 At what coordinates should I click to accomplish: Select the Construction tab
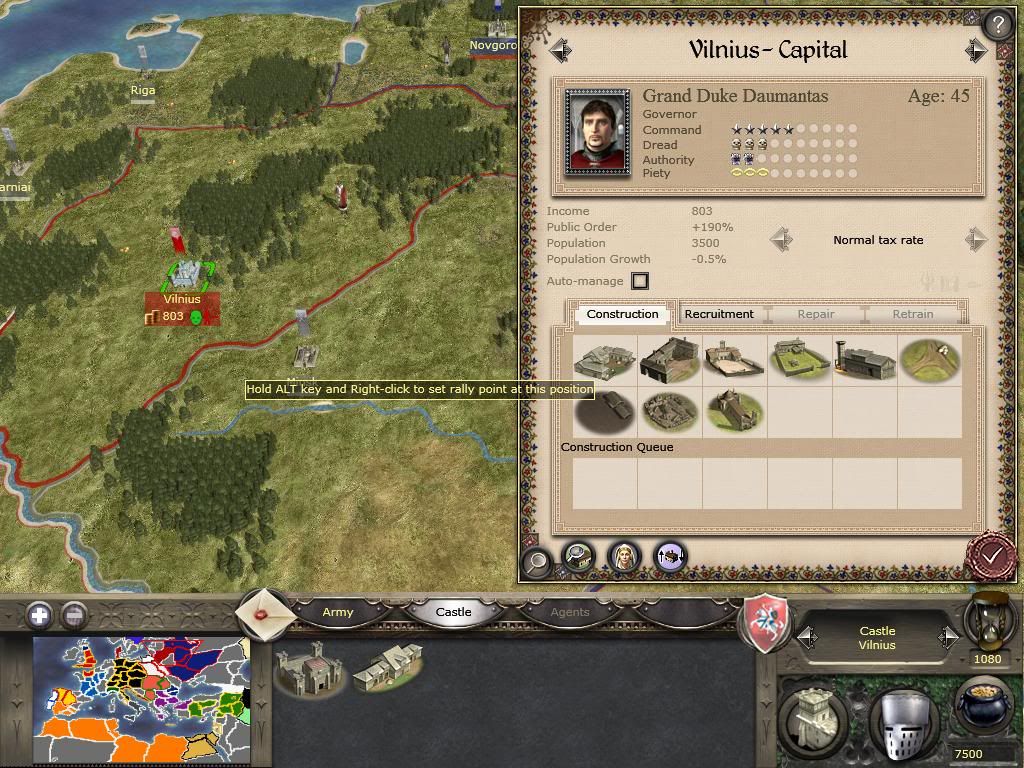[622, 314]
